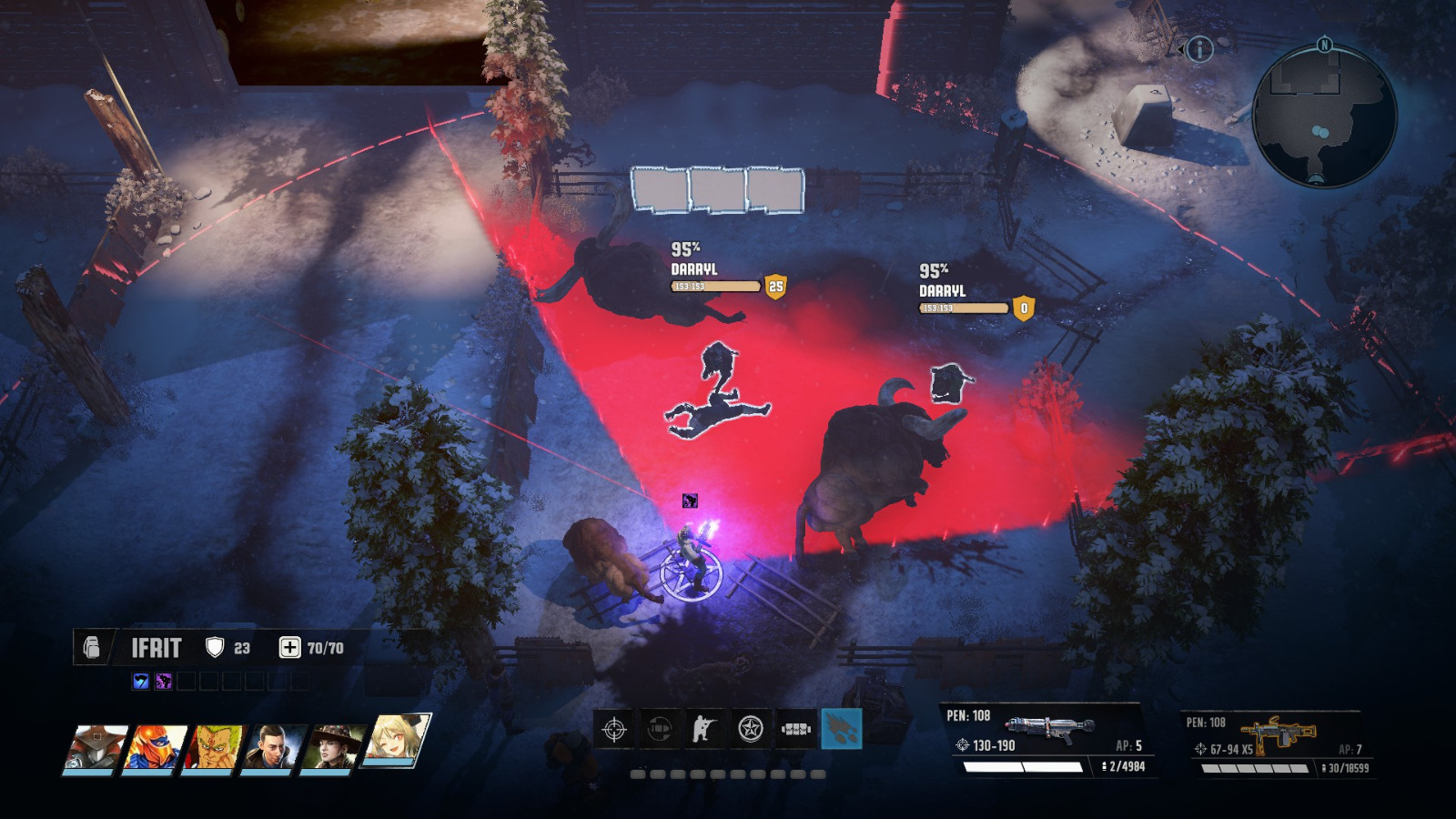Screen dimensions: 1456x819
Task: Activate the crouching soldier ambush action
Action: point(705,729)
